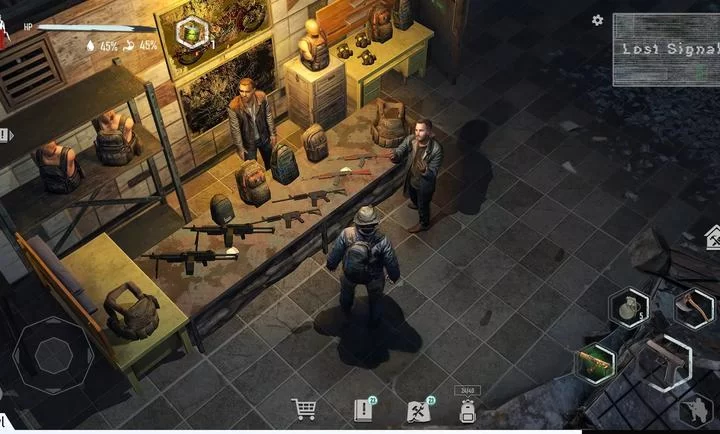Viewport: 720px width, 434px height.
Task: Expand the exclamation alert side tab
Action: 6,134
